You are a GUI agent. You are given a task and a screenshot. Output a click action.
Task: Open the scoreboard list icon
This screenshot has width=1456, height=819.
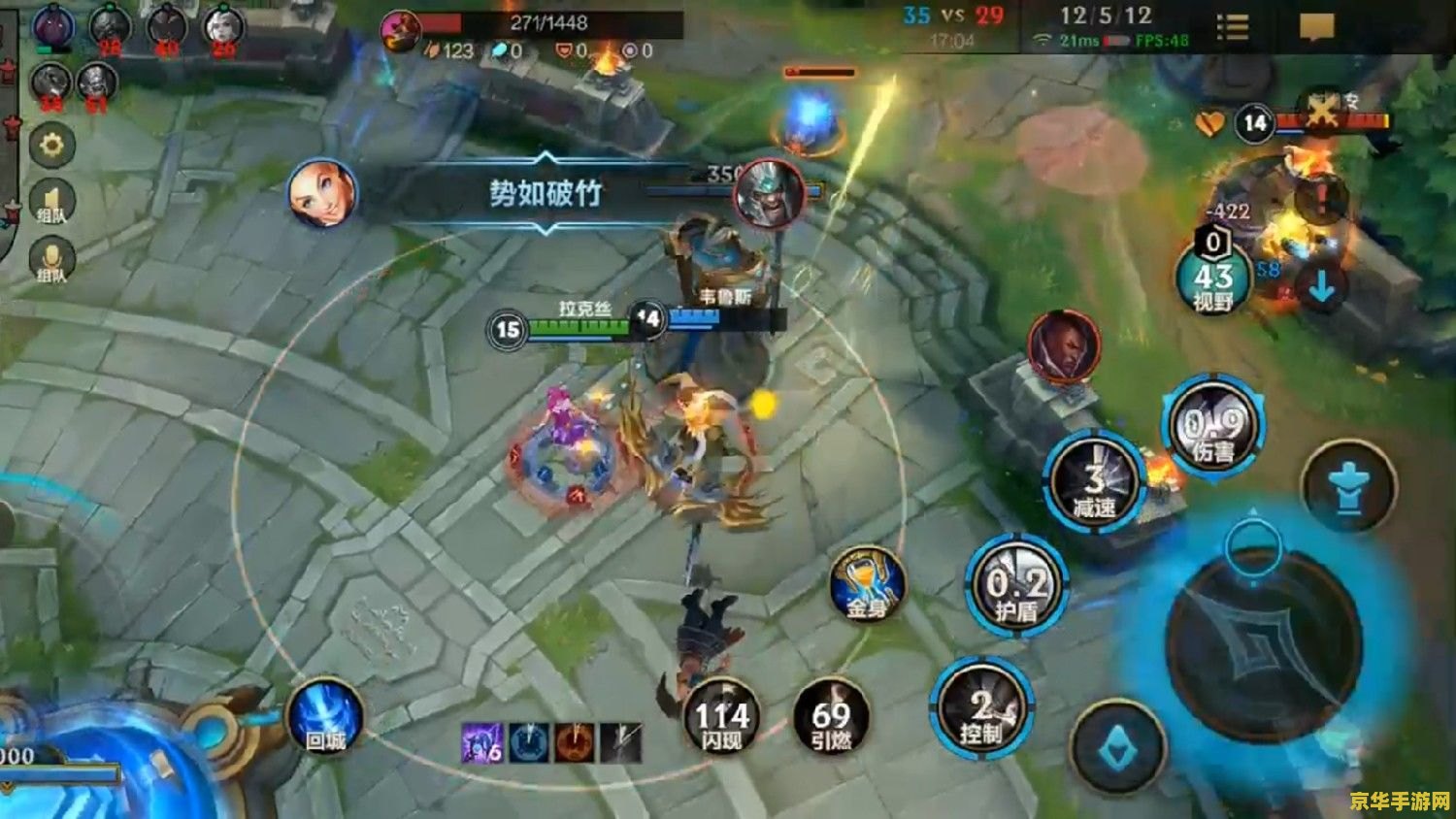1233,27
